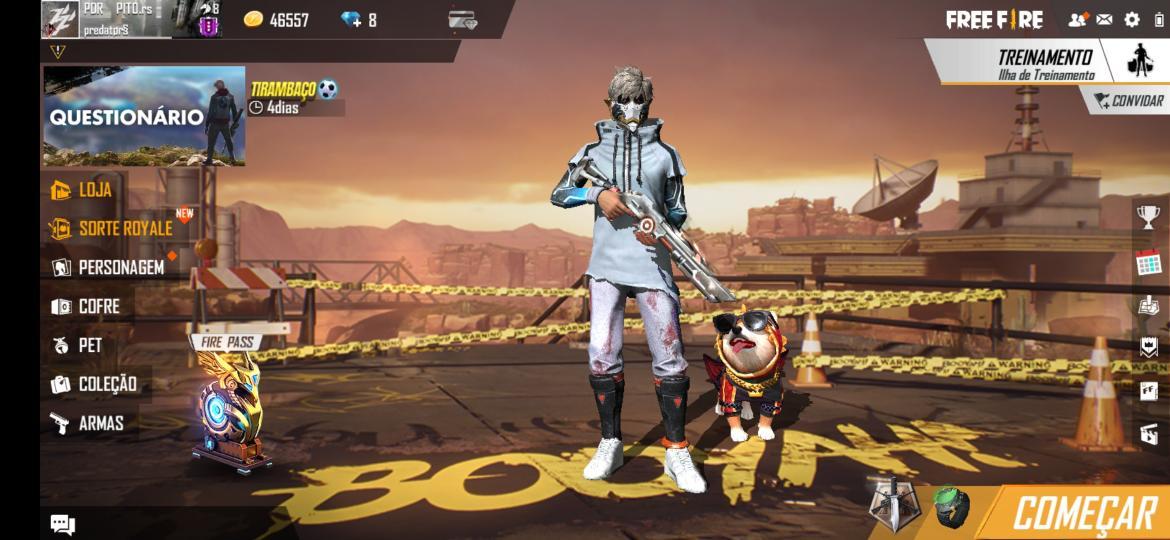Open the settings gear icon

(1132, 19)
